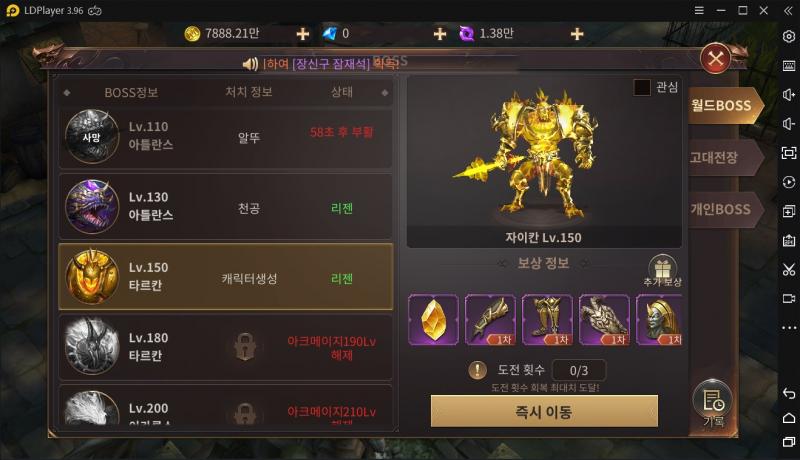The width and height of the screenshot is (800, 460).
Task: Select the Lv.150 타르칸 boss row
Action: [x=225, y=277]
